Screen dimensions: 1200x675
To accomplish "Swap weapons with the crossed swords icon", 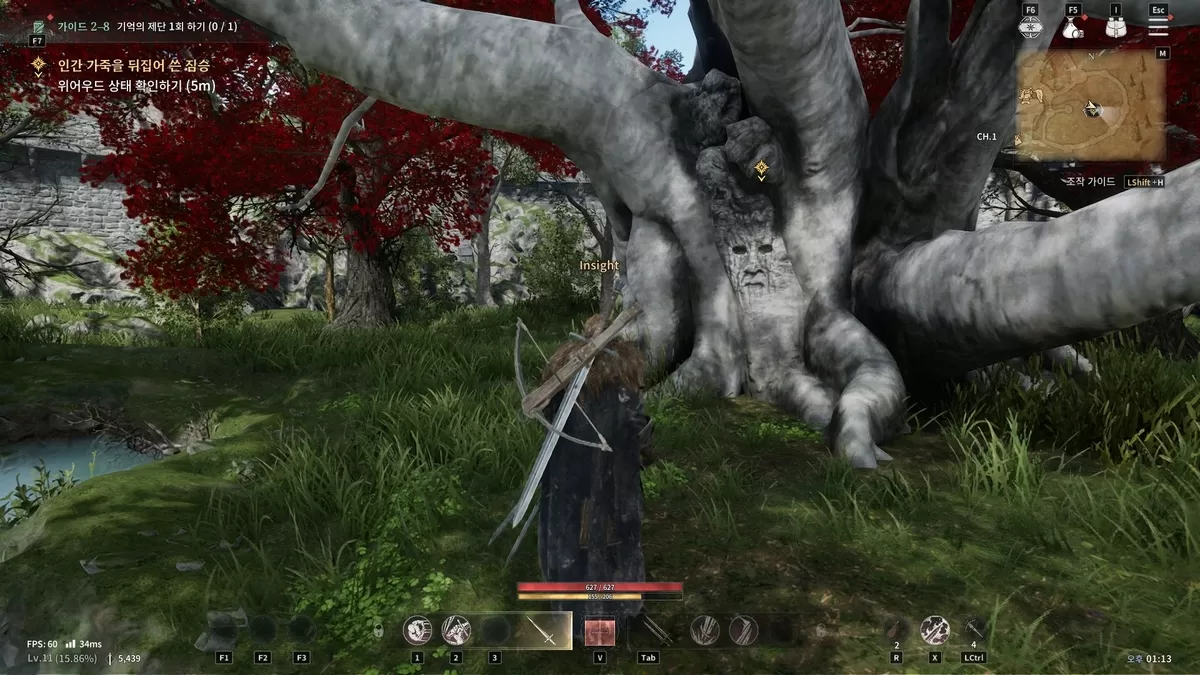I will 655,630.
